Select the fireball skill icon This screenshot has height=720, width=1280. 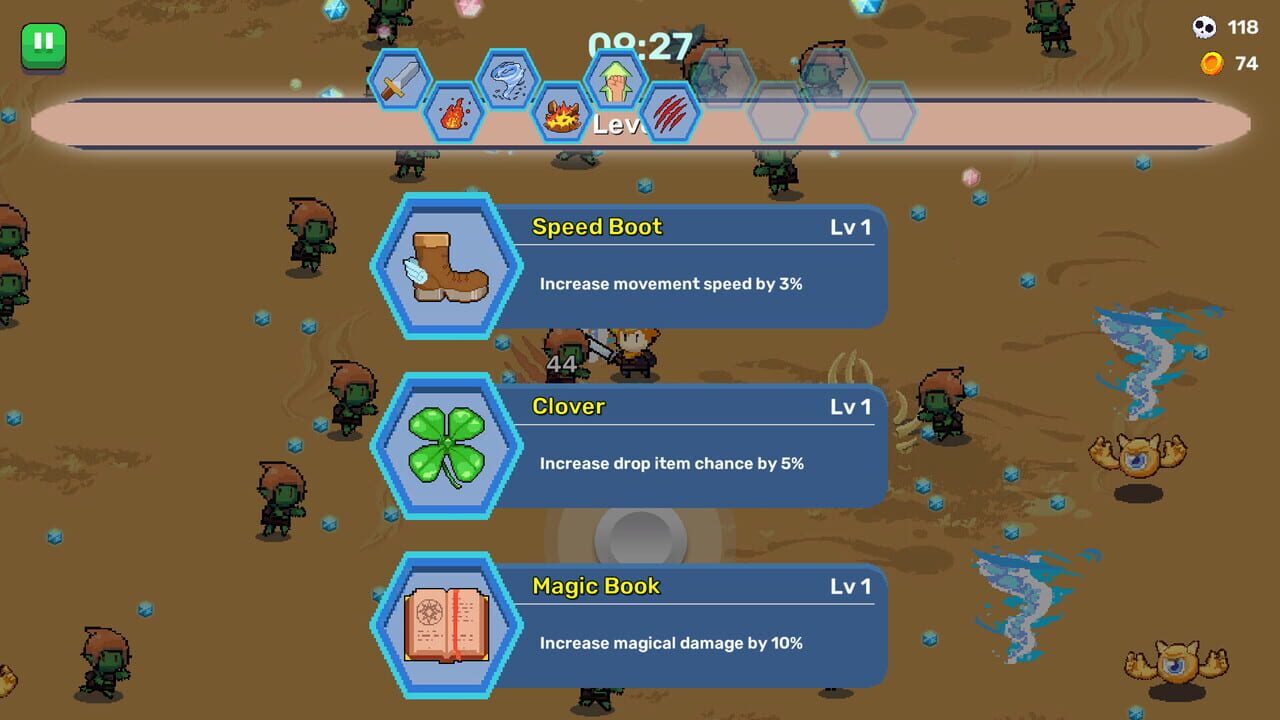455,113
